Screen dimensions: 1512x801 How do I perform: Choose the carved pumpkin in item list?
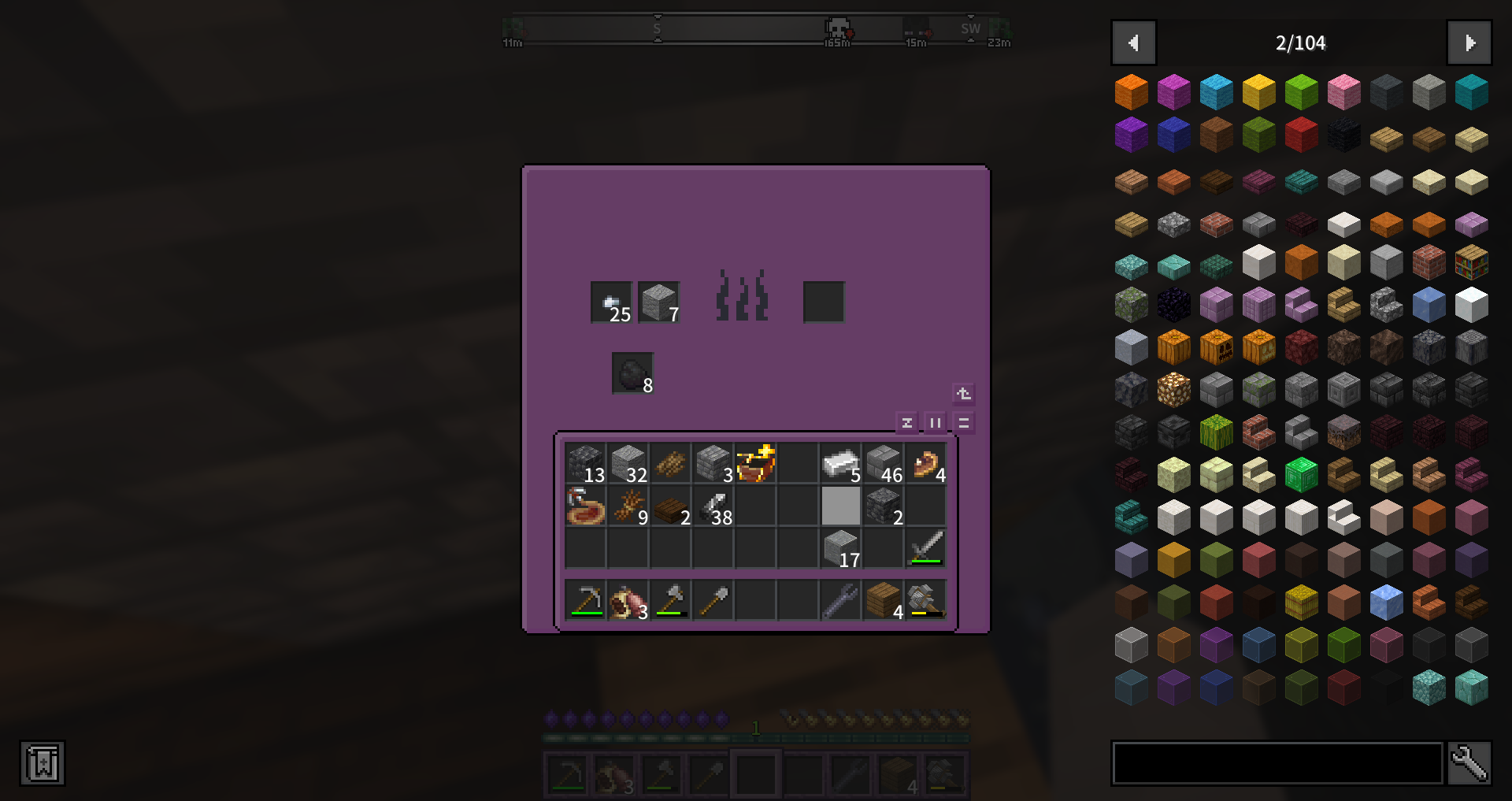(1217, 347)
